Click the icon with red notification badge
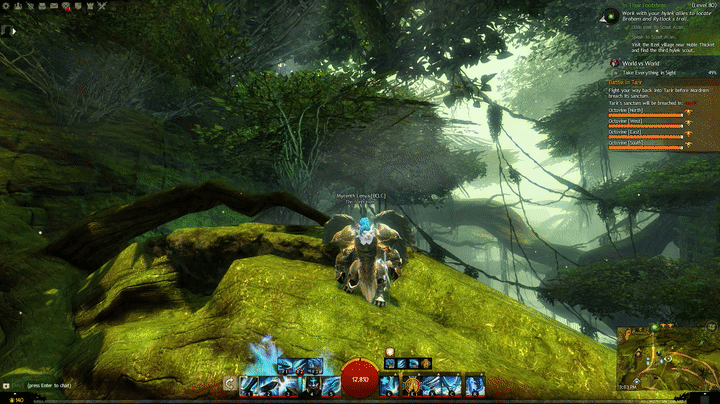Image resolution: width=720 pixels, height=404 pixels. point(66,6)
